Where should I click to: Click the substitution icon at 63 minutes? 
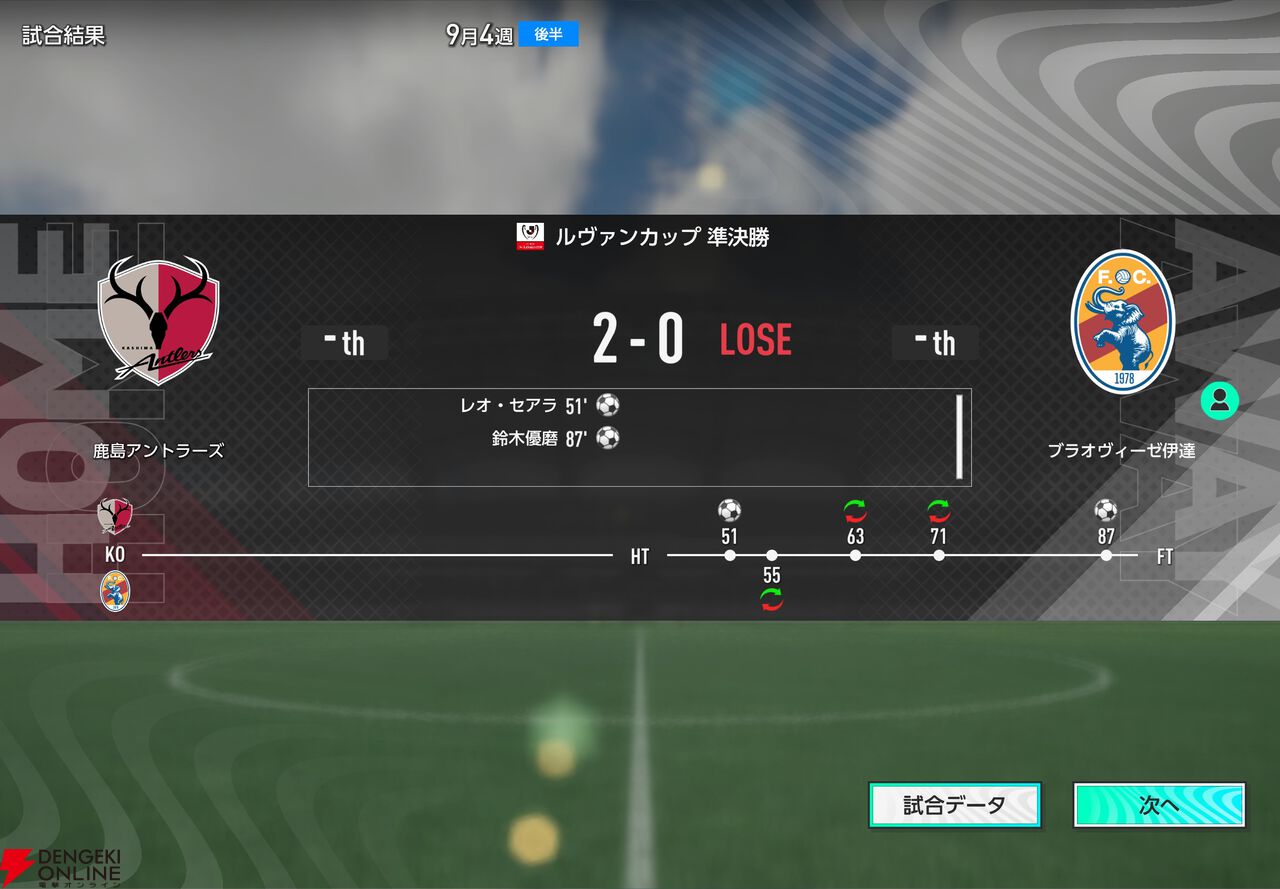(x=855, y=510)
